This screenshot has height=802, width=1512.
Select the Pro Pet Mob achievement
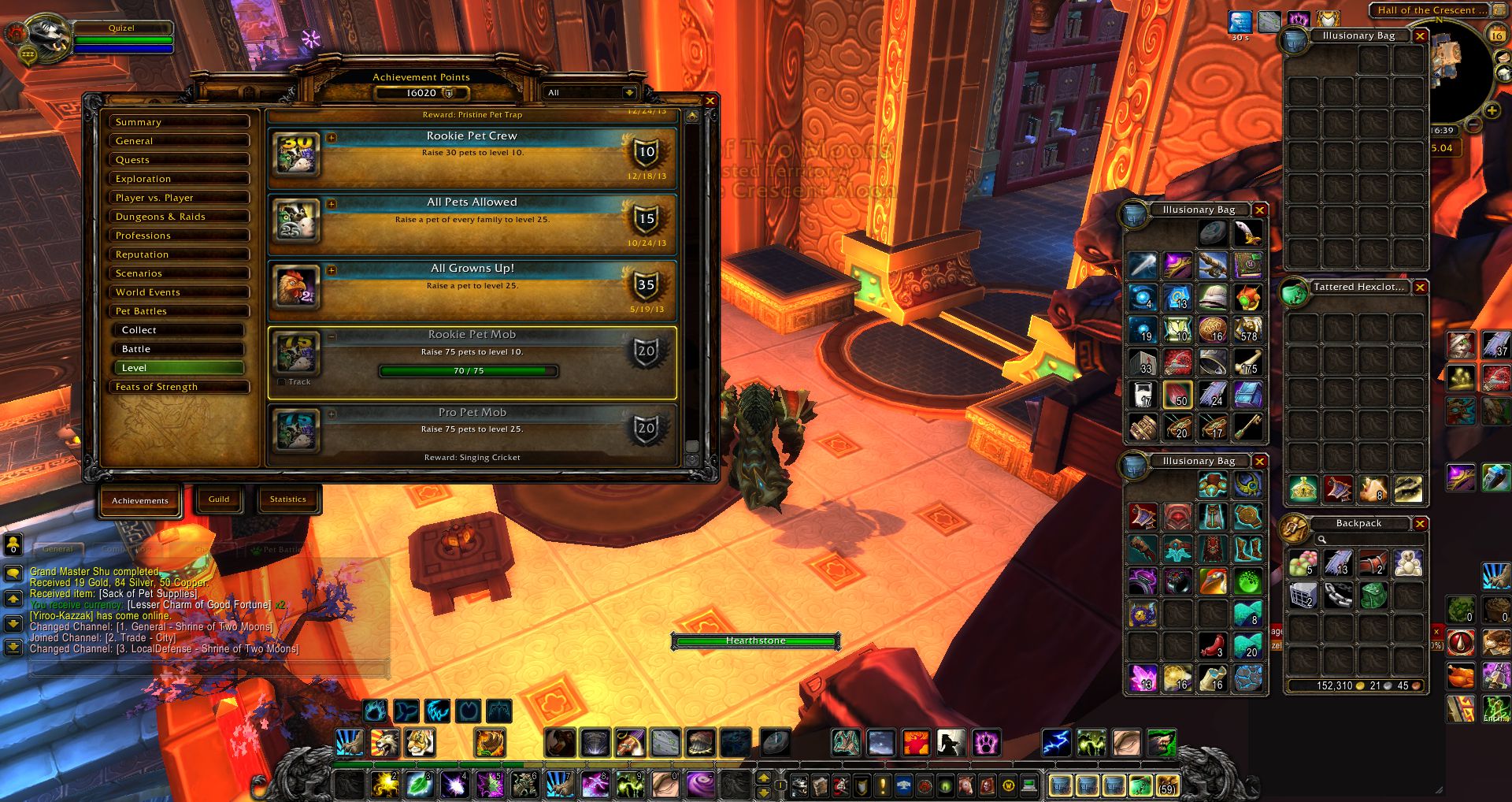pos(472,429)
